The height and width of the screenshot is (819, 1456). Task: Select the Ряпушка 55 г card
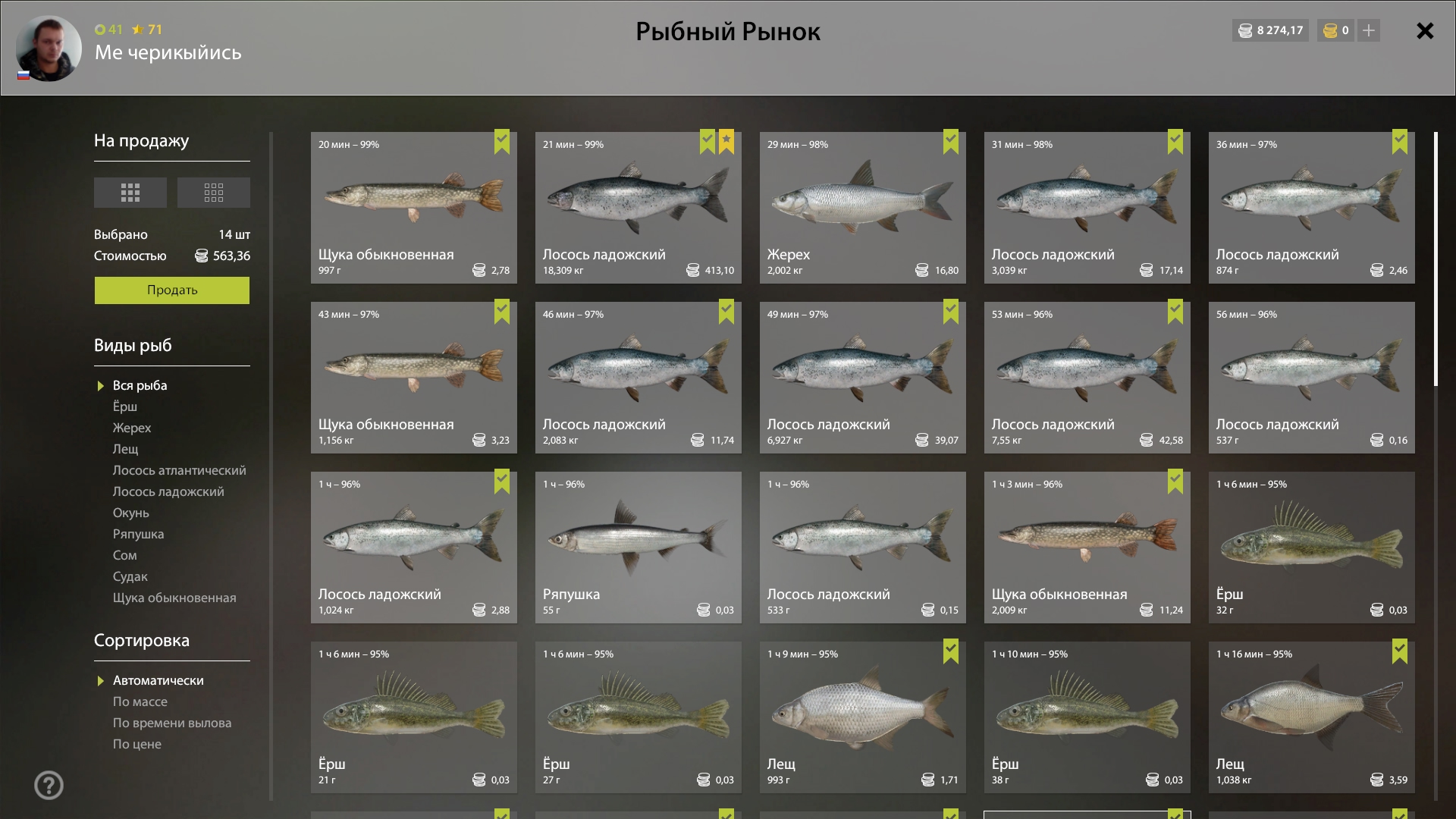click(638, 548)
